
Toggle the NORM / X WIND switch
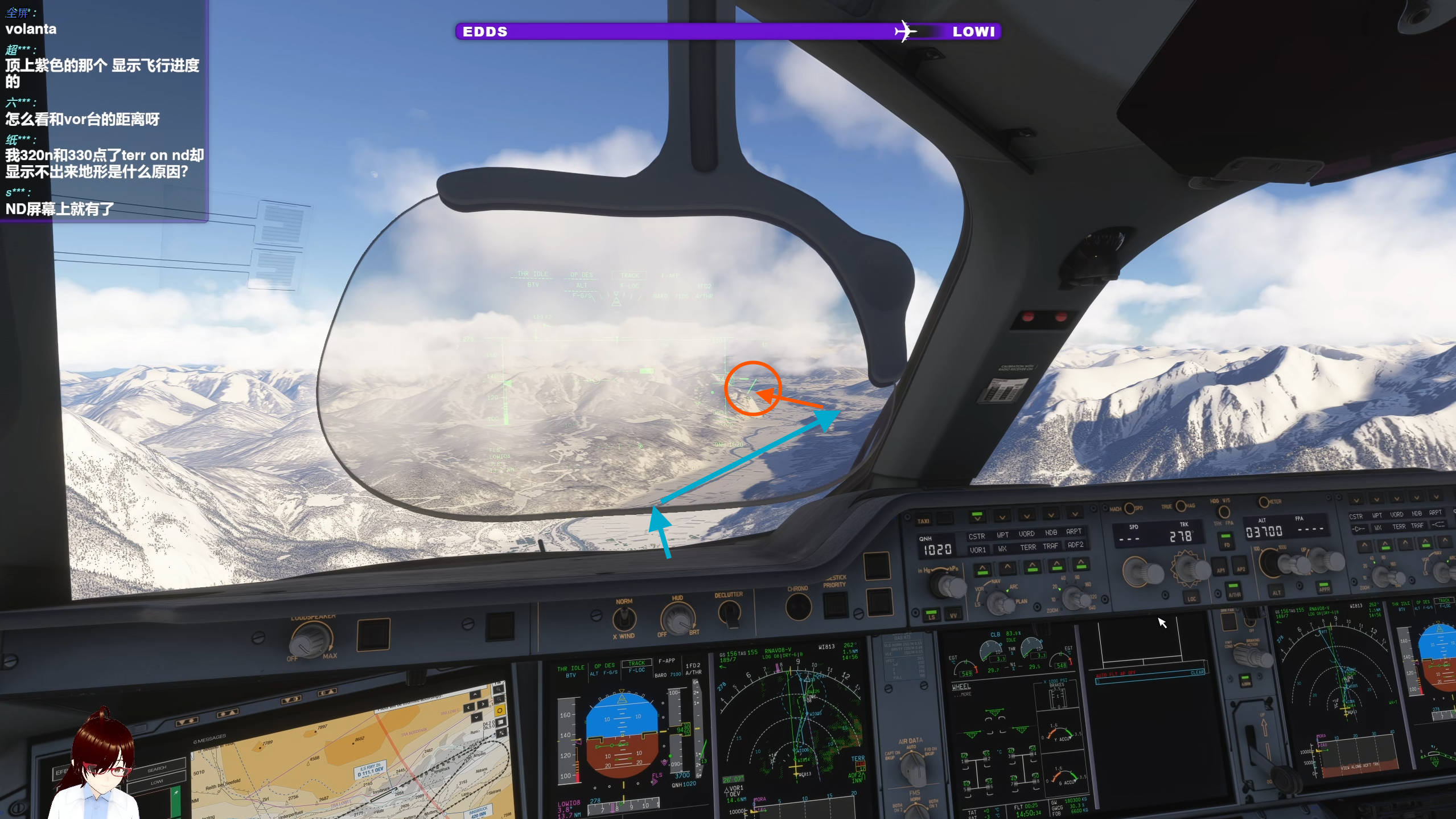624,618
